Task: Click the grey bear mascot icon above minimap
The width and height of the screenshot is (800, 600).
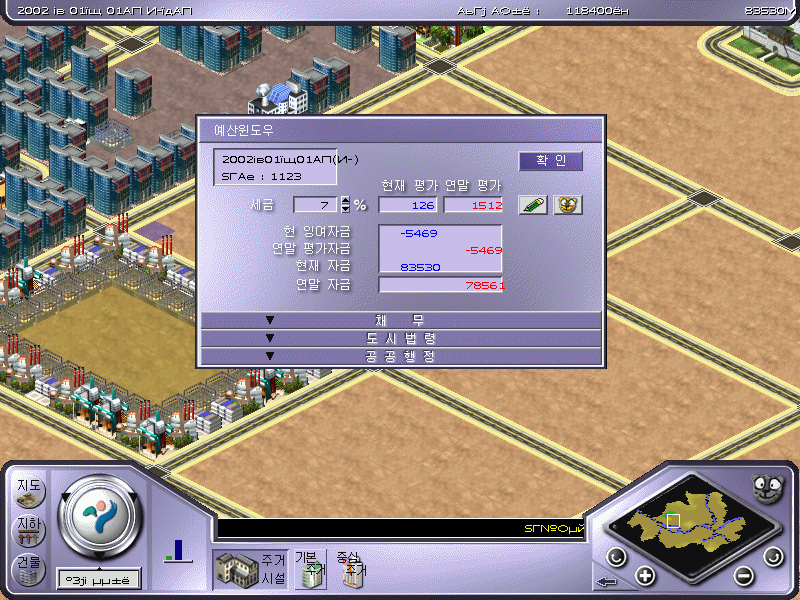Action: click(x=766, y=488)
